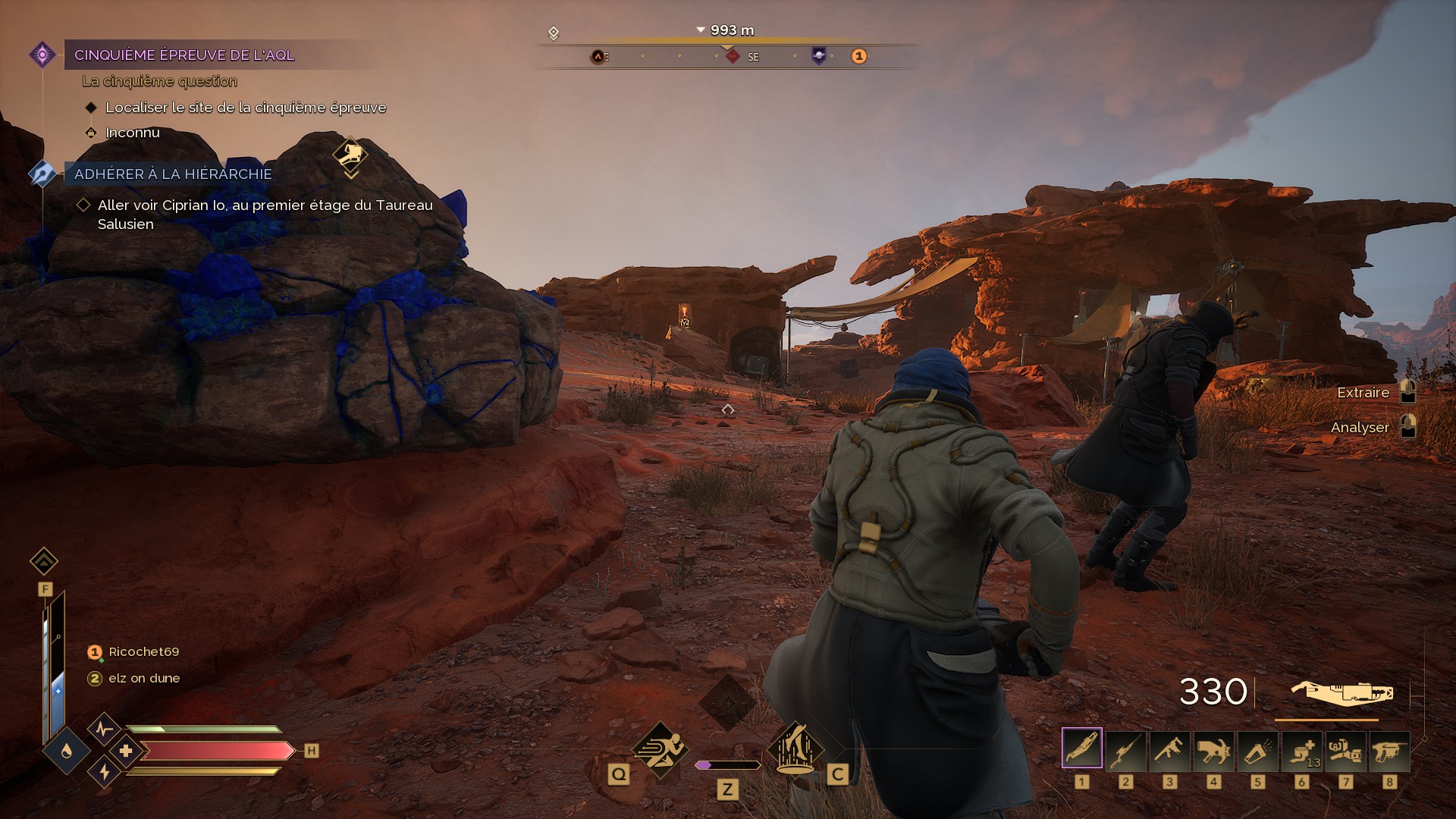1456x819 pixels.
Task: Choose the submachine gun in slot 3
Action: 1170,748
